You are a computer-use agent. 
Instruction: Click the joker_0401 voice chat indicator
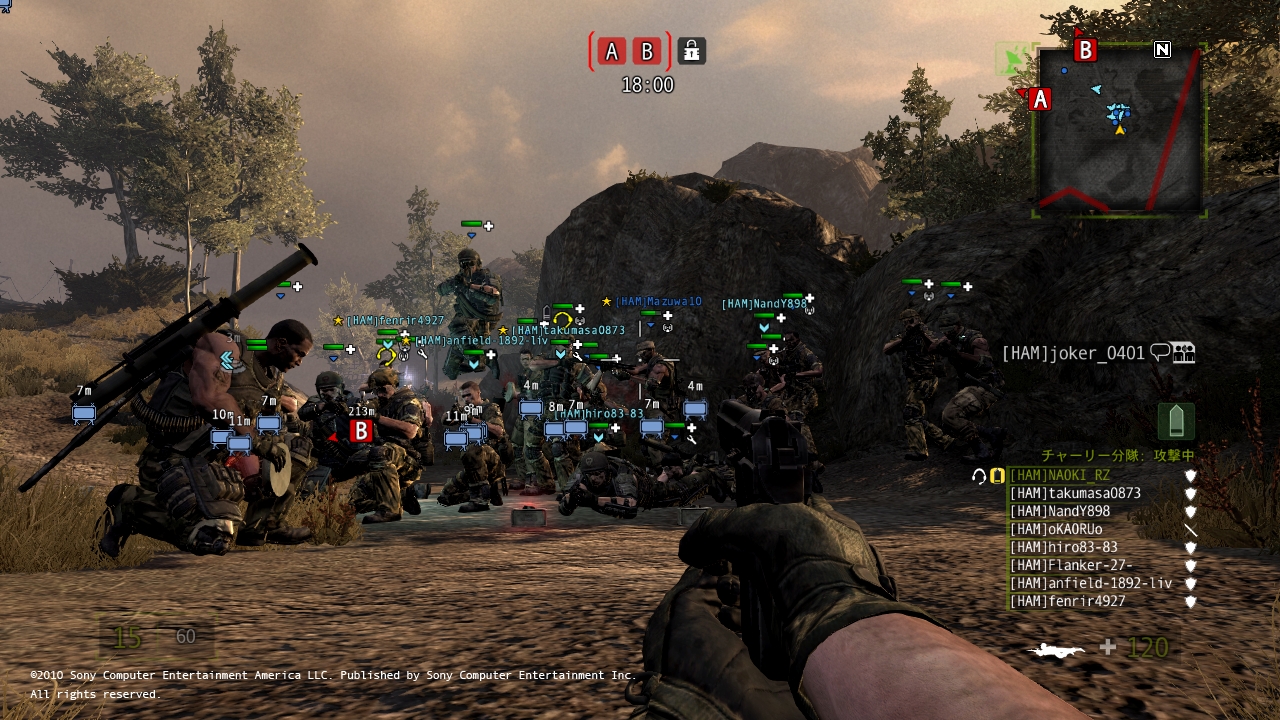point(1160,352)
